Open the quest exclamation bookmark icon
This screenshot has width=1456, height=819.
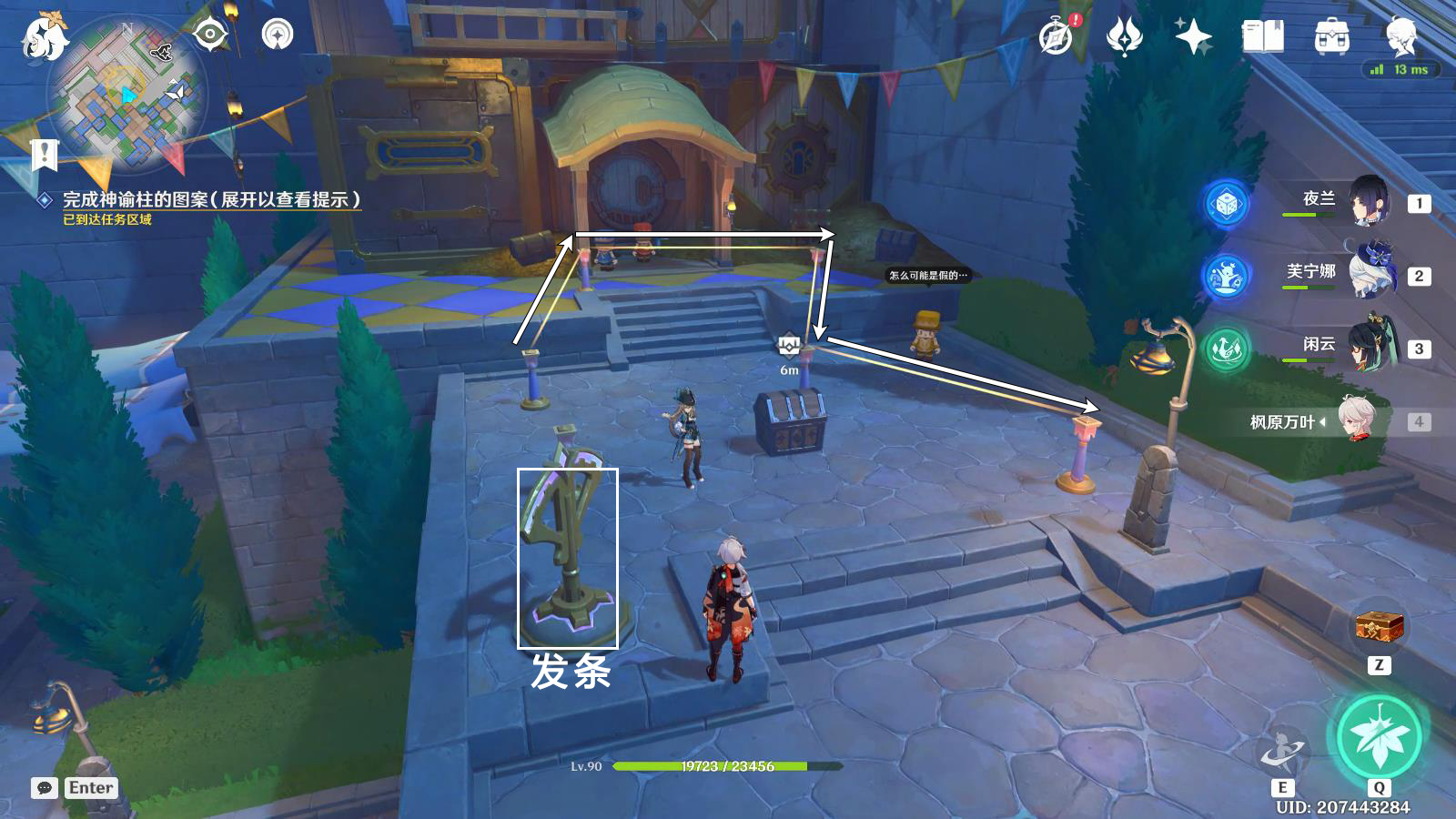(x=44, y=155)
